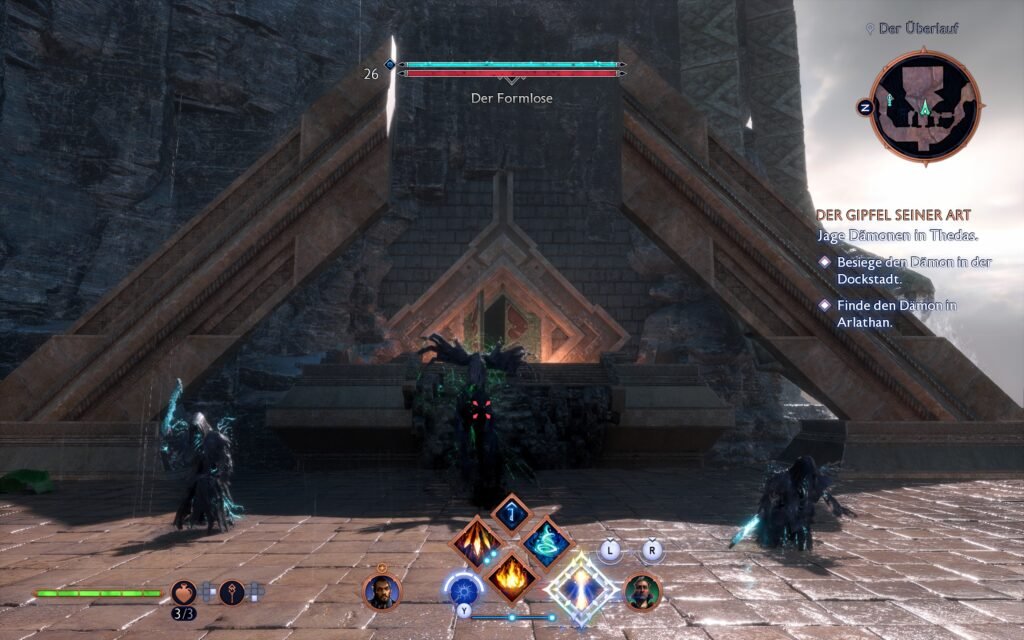Screen dimensions: 1024x640
Task: Select the staff weapon icon
Action: point(232,592)
